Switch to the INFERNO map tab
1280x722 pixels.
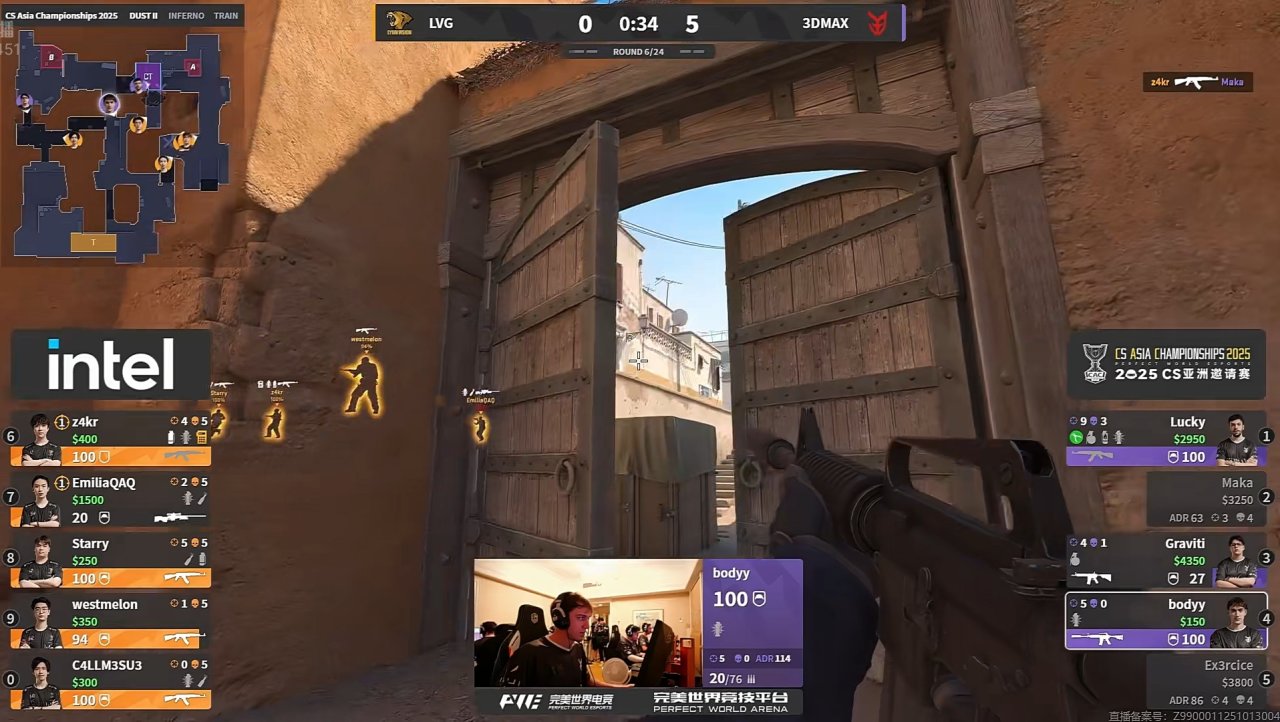click(186, 16)
